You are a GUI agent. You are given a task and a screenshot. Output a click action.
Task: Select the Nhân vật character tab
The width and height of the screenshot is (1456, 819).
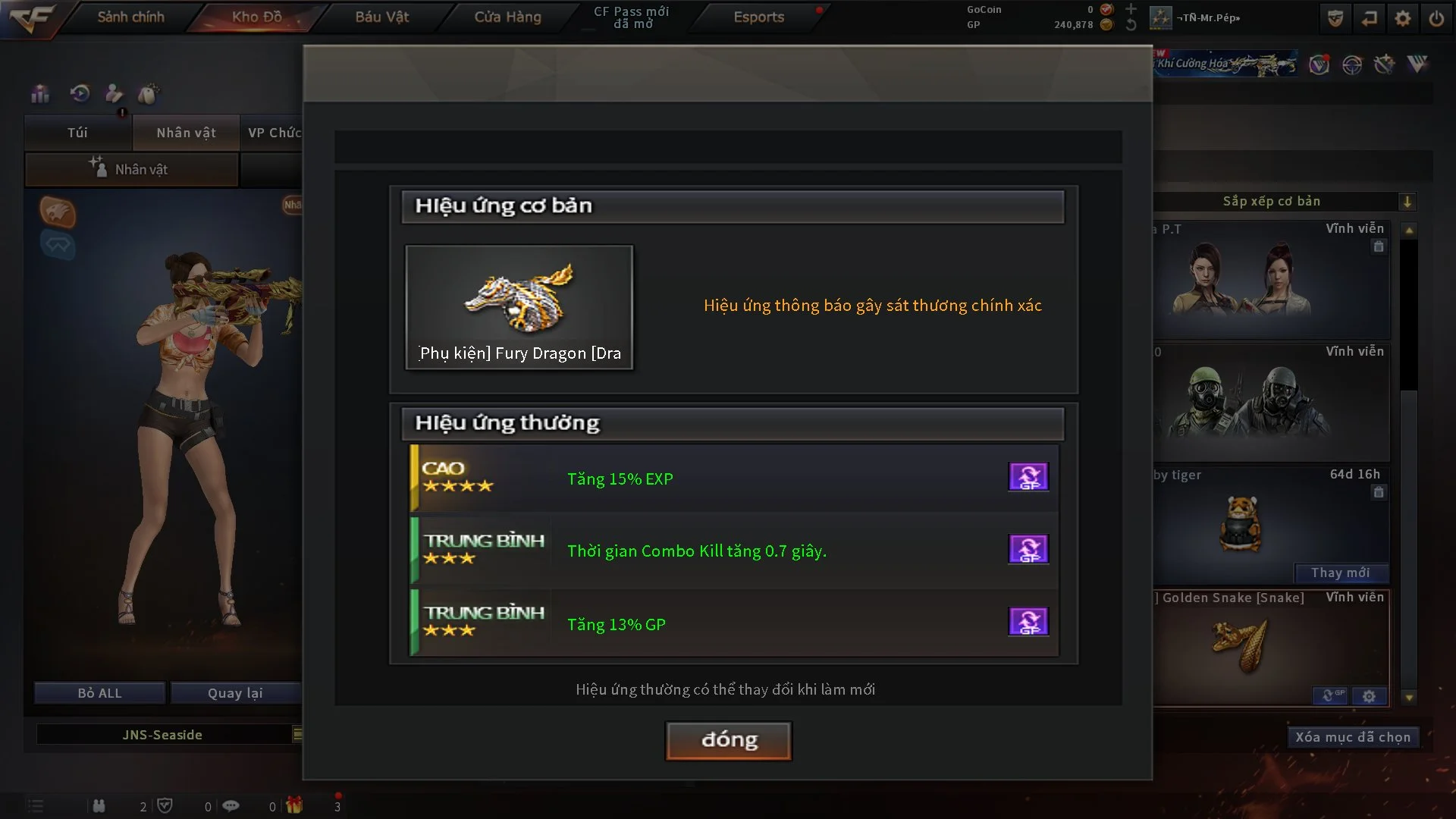(186, 133)
